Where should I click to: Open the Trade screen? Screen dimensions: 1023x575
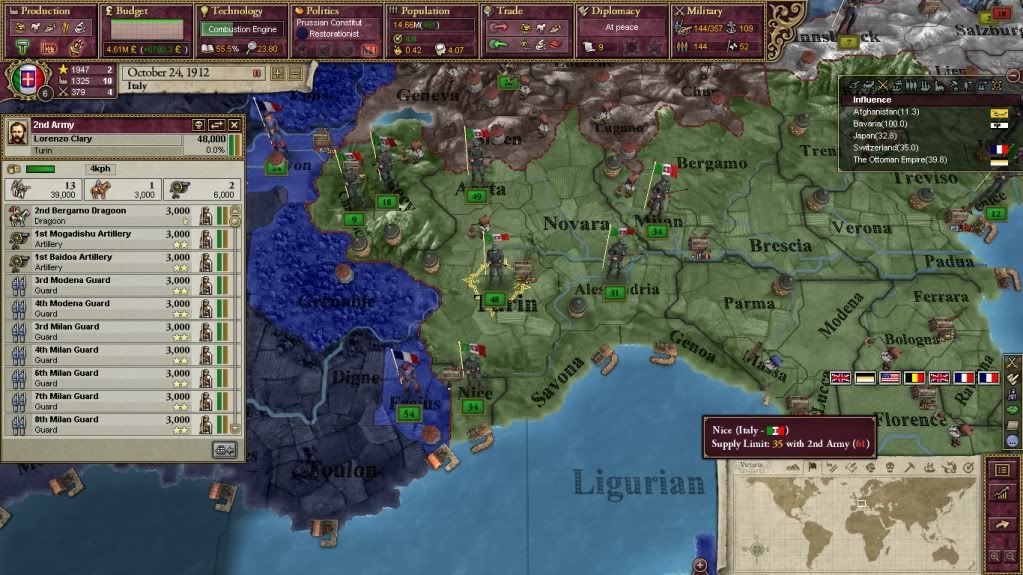point(516,12)
